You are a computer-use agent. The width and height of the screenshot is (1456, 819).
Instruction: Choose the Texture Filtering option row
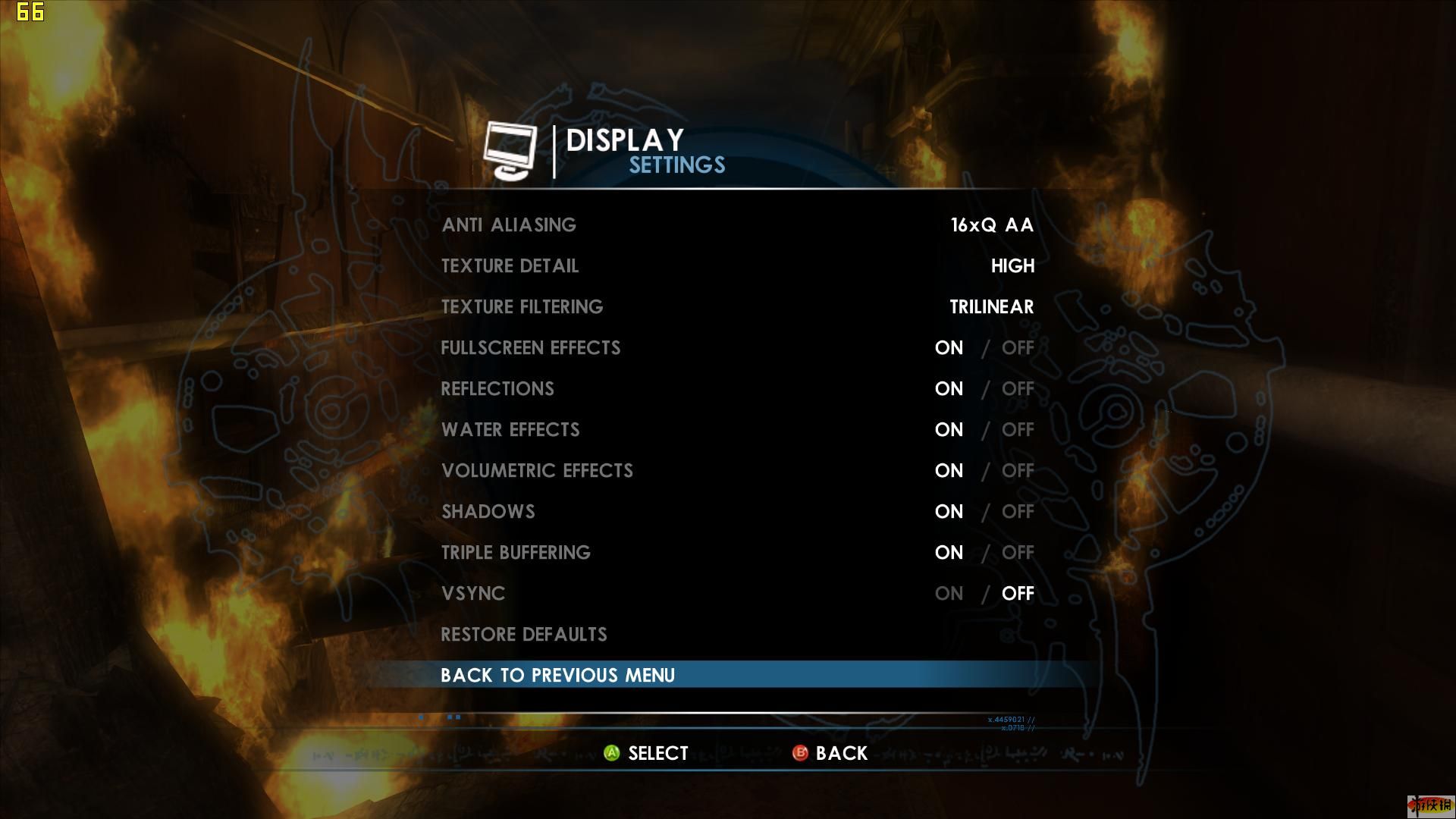click(x=522, y=307)
